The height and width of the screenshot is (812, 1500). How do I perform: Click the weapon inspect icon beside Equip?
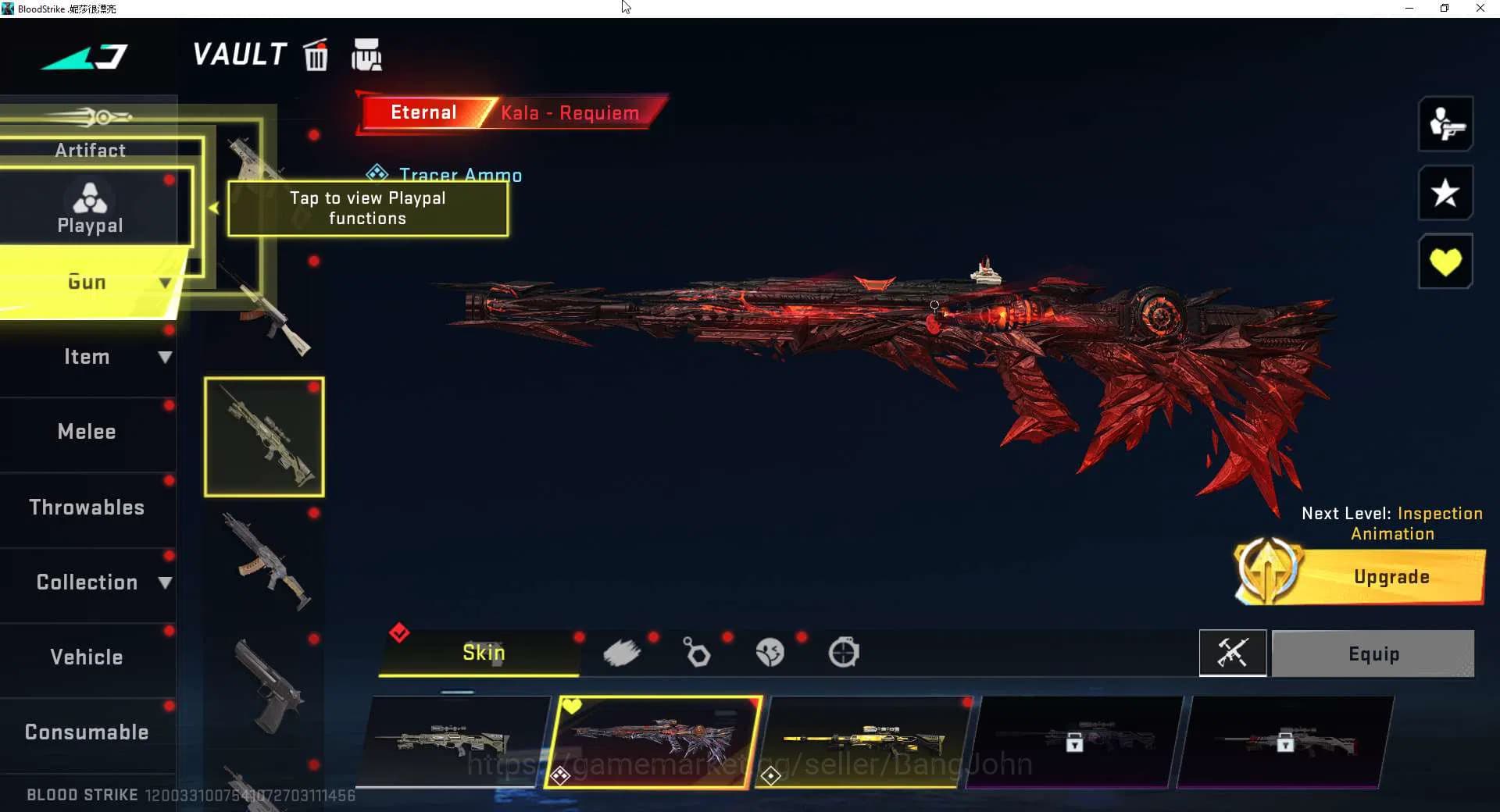1233,654
